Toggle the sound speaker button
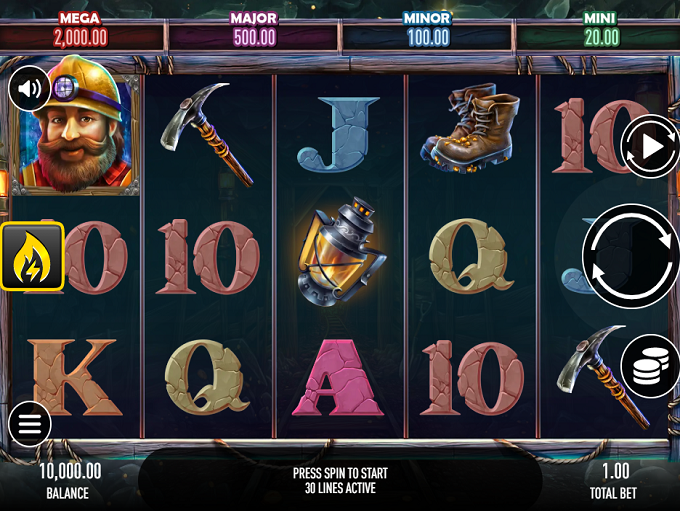The image size is (680, 511). coord(30,90)
